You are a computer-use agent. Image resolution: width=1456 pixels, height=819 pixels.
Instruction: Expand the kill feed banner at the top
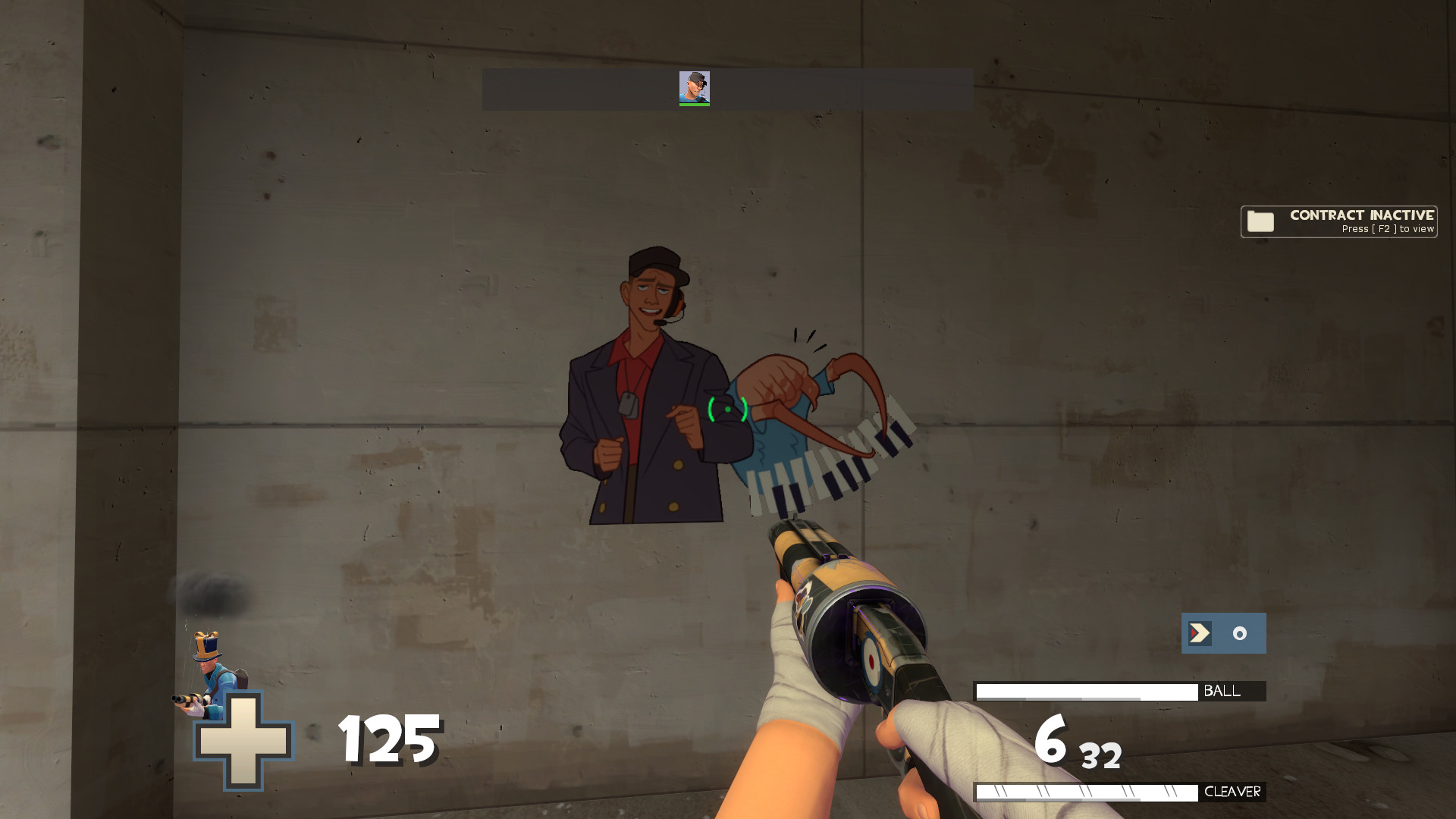(x=726, y=89)
